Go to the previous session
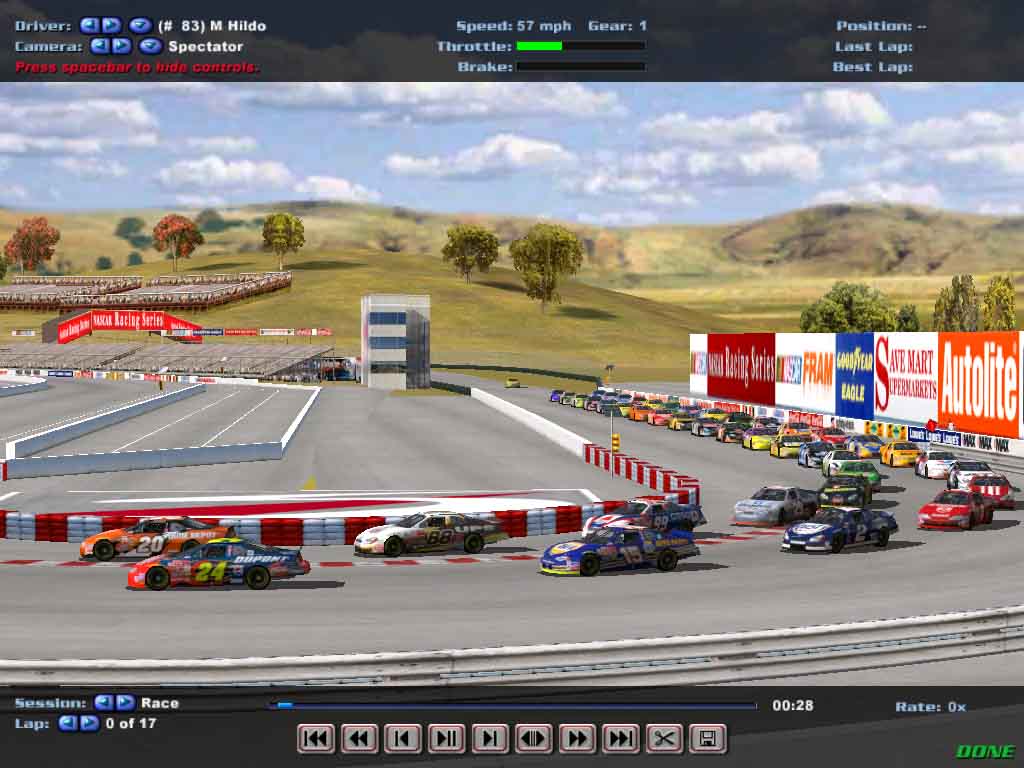The image size is (1024, 768). [103, 703]
